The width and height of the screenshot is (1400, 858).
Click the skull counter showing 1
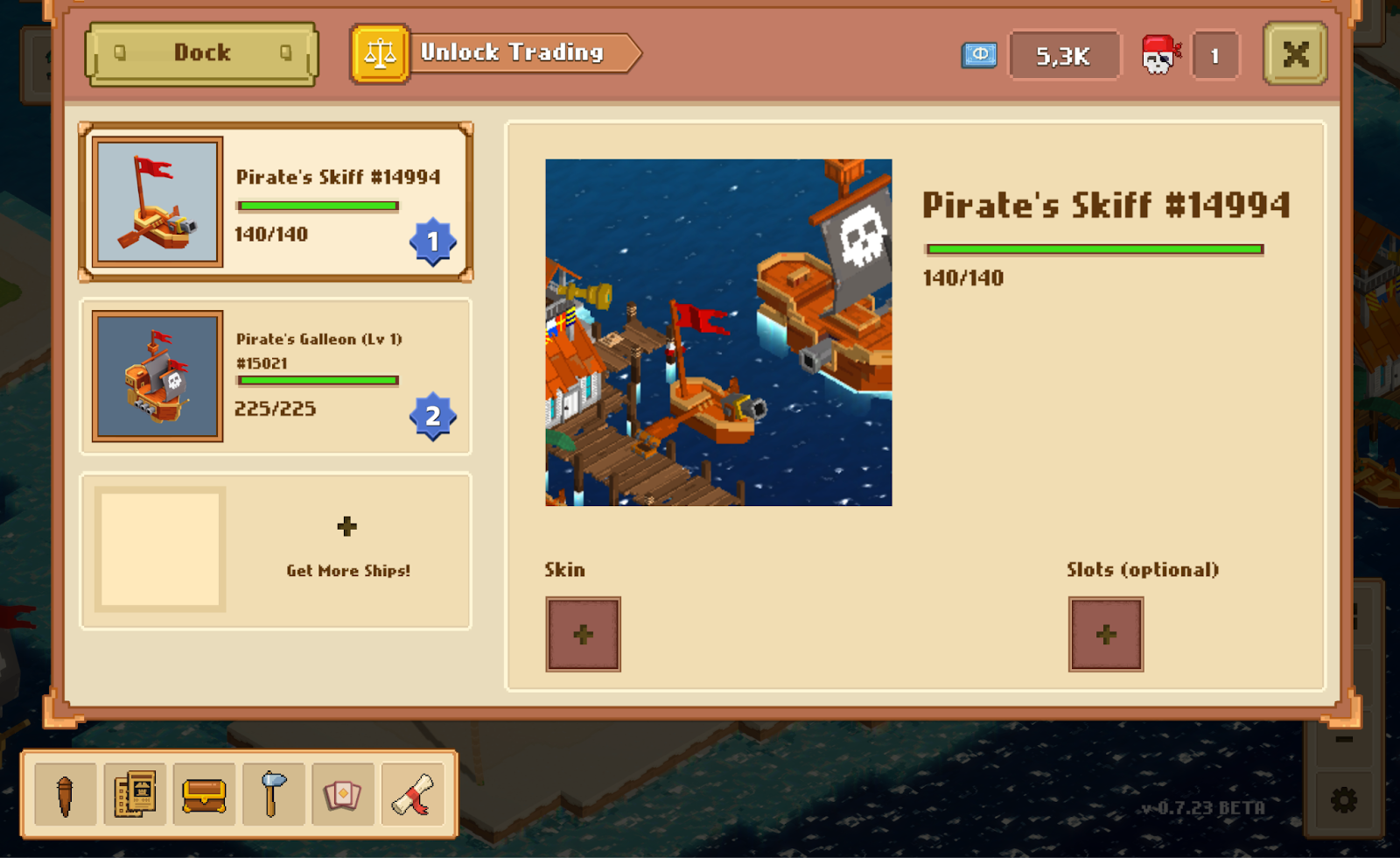coord(1214,53)
